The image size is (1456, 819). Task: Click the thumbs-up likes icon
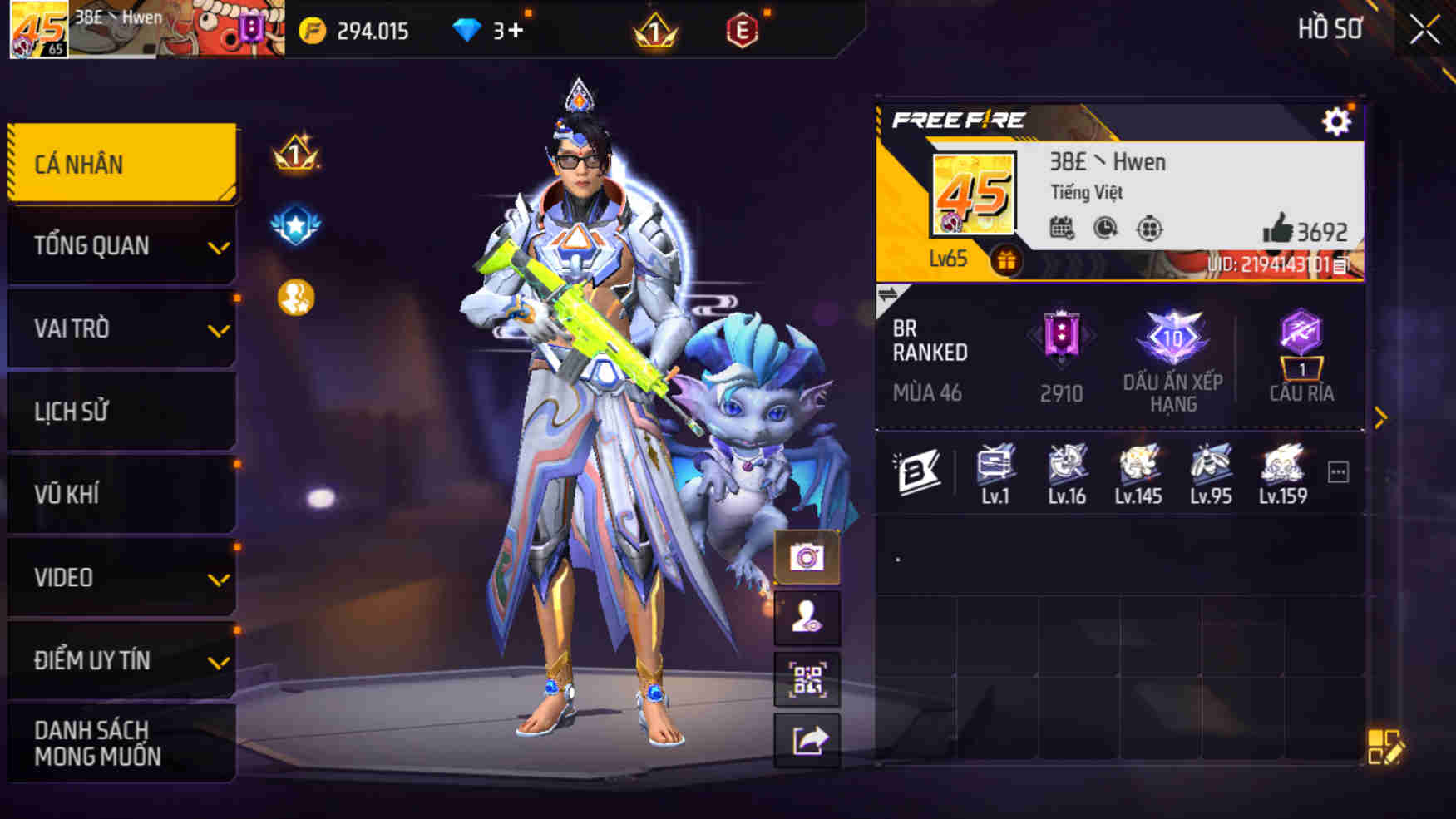(1277, 228)
